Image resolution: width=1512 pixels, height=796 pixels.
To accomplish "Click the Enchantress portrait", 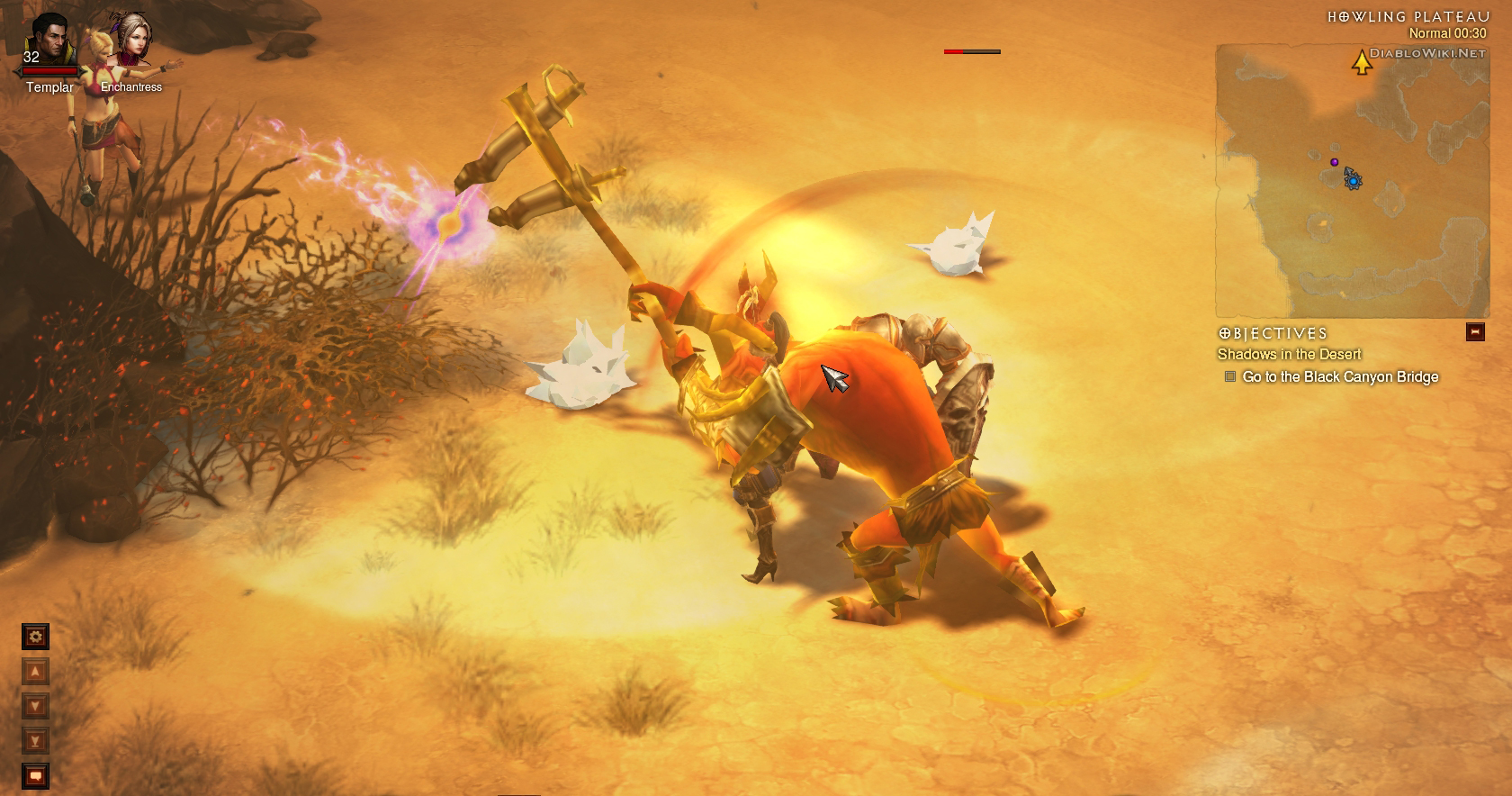I will tap(130, 38).
